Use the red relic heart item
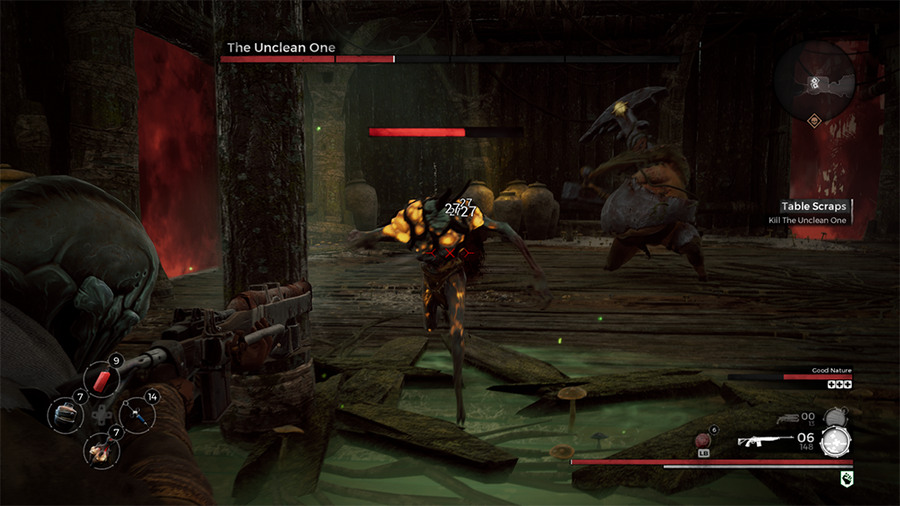Image resolution: width=900 pixels, height=506 pixels. point(703,441)
